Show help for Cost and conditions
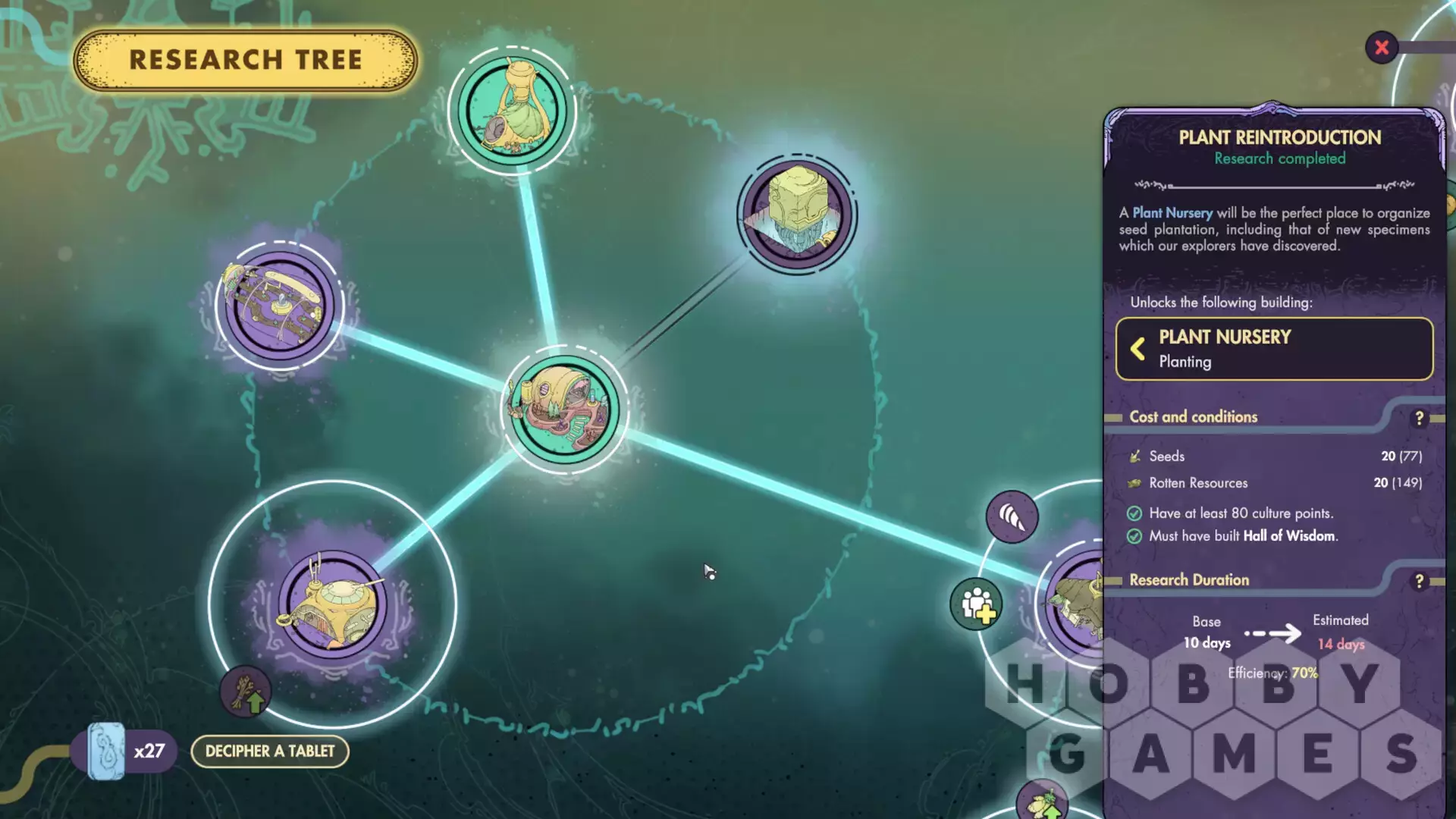1456x819 pixels. coord(1419,418)
